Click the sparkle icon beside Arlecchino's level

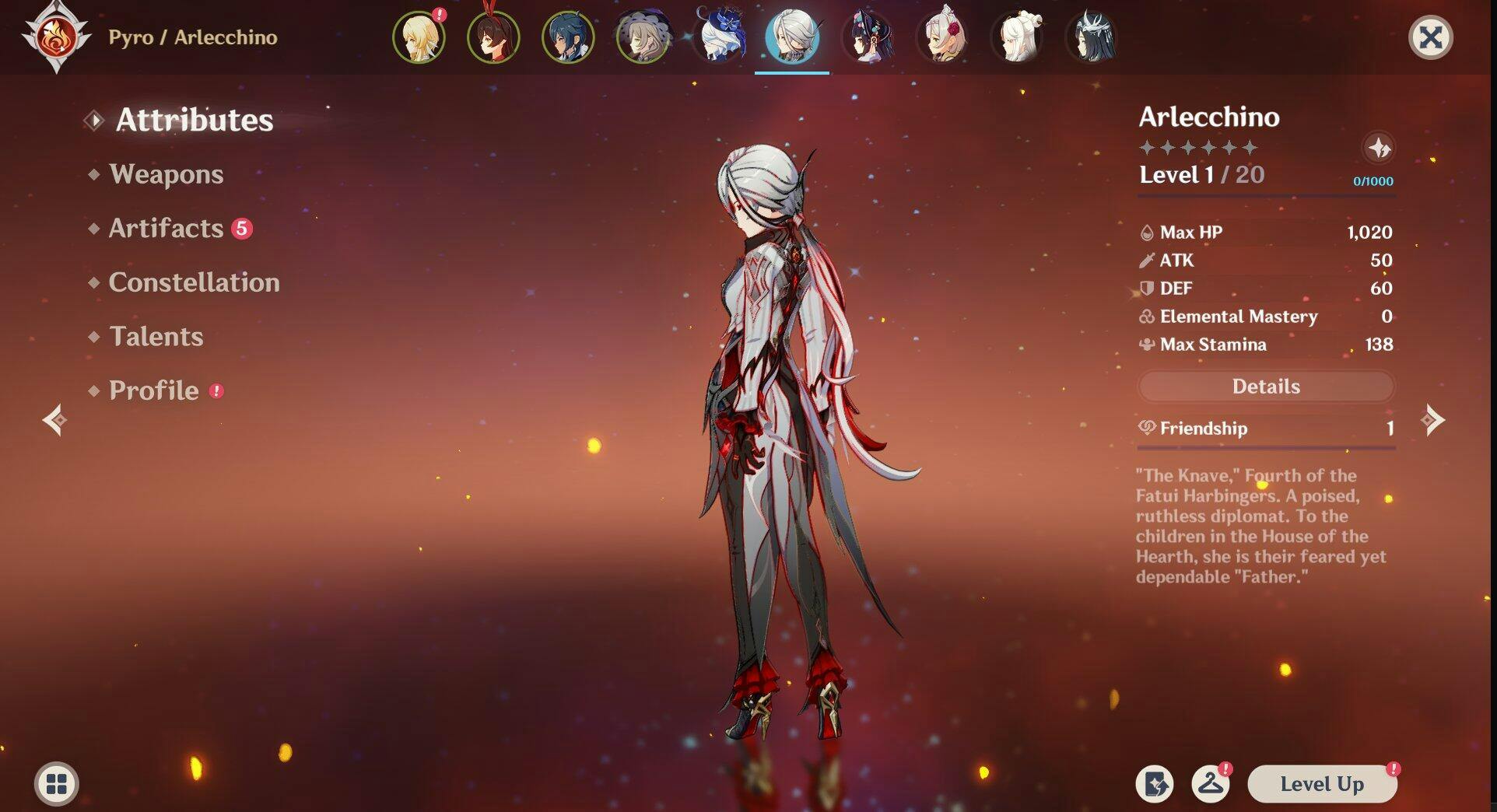click(x=1379, y=148)
